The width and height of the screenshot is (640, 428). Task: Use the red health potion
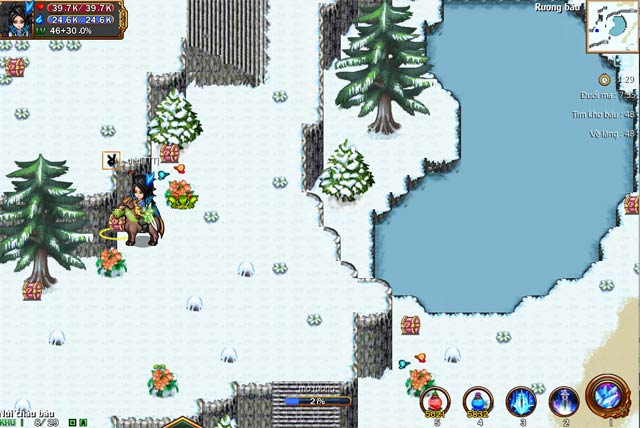435,401
